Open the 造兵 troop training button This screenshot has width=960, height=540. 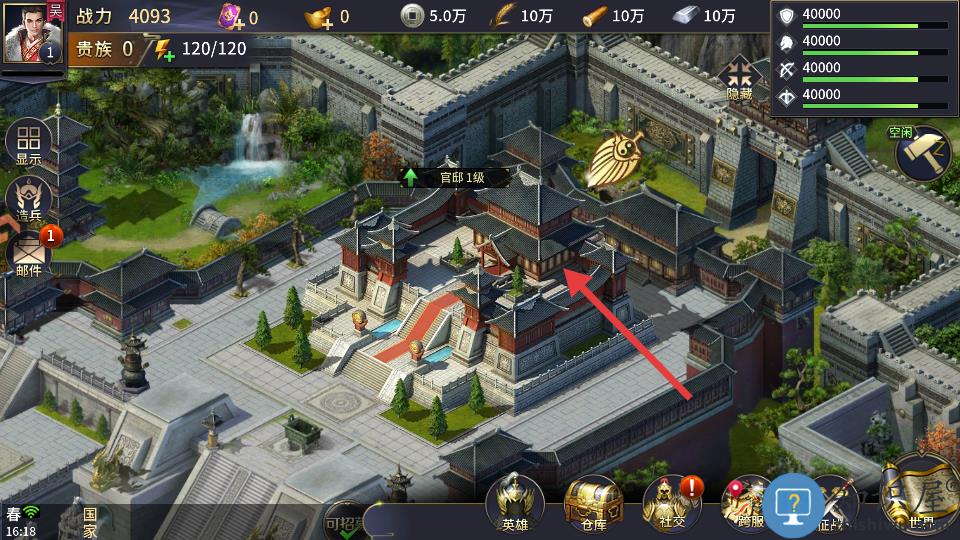[x=29, y=200]
